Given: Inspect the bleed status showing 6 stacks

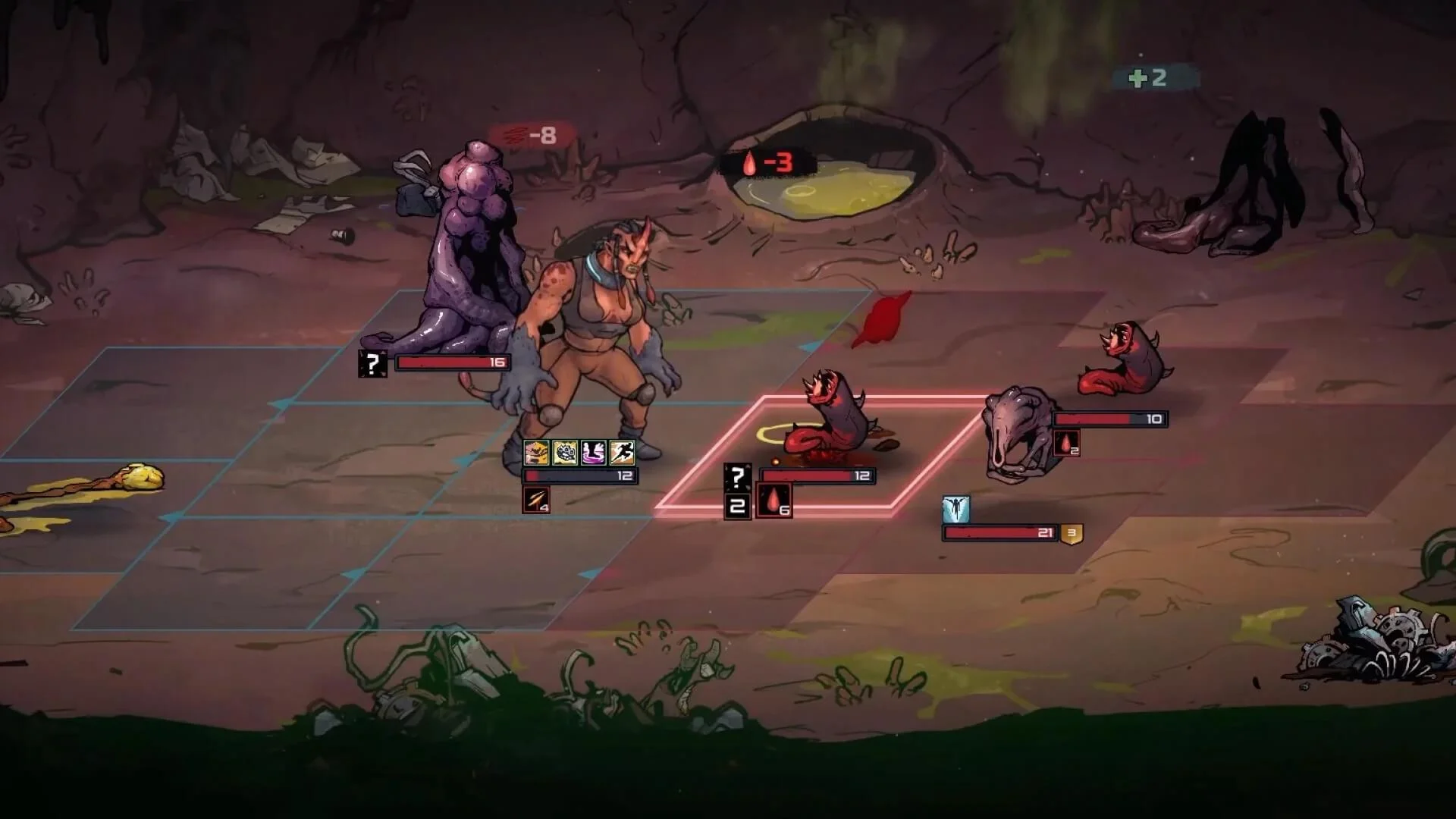Looking at the screenshot, I should point(774,502).
